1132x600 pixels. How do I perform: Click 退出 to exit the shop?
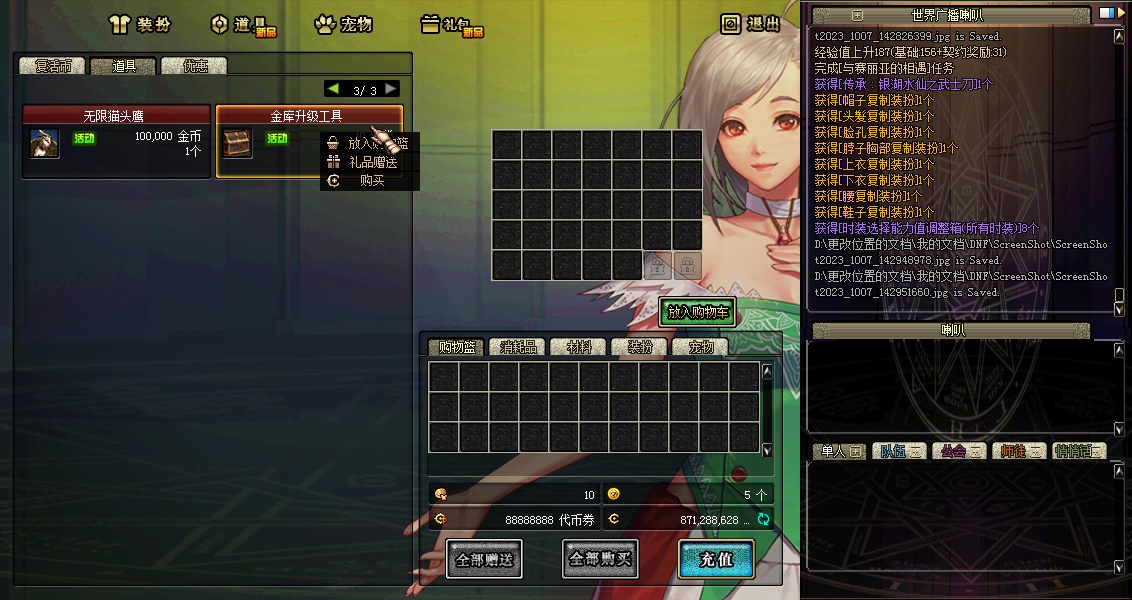[x=751, y=24]
